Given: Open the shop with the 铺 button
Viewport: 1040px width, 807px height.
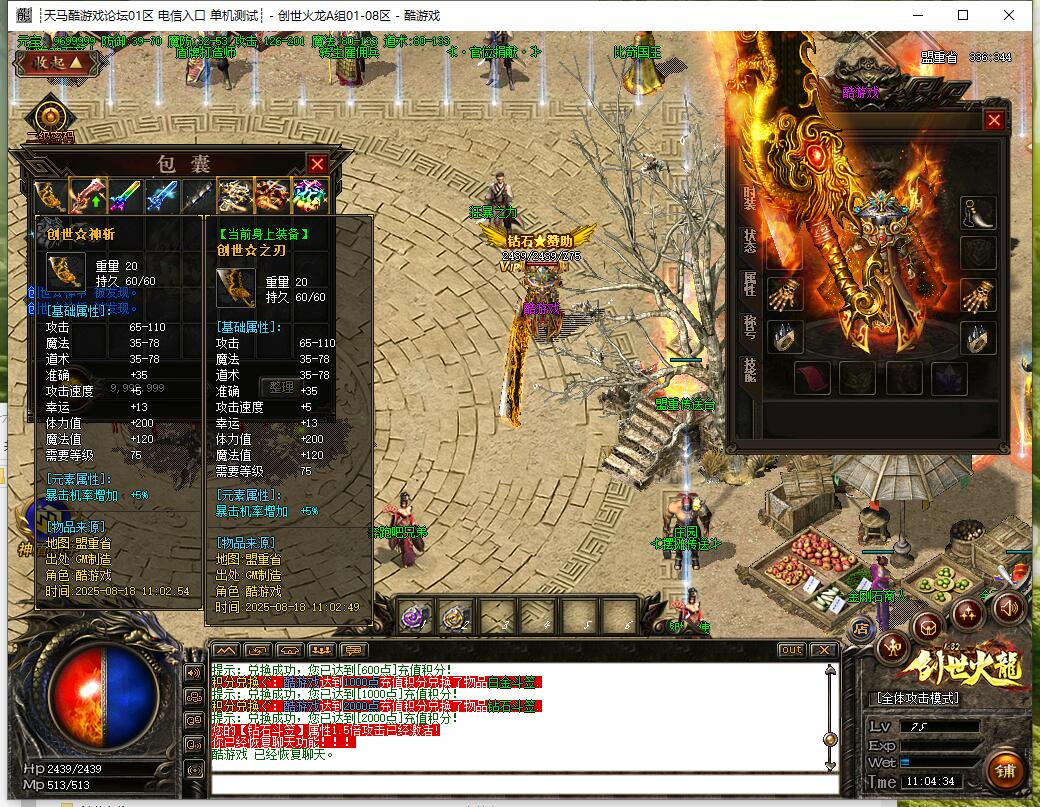Looking at the screenshot, I should tap(1005, 771).
